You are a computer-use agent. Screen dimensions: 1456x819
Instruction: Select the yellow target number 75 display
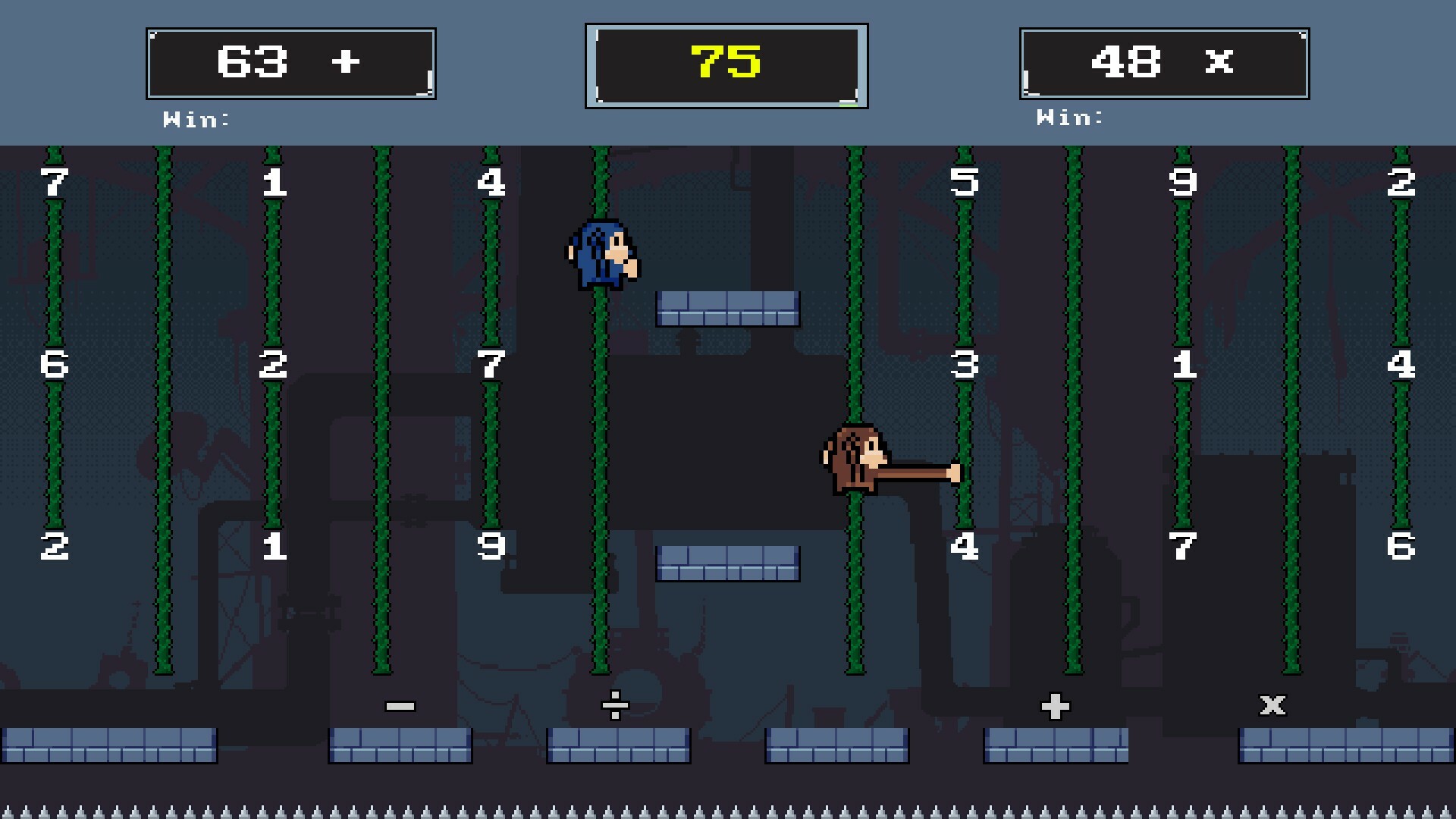726,61
